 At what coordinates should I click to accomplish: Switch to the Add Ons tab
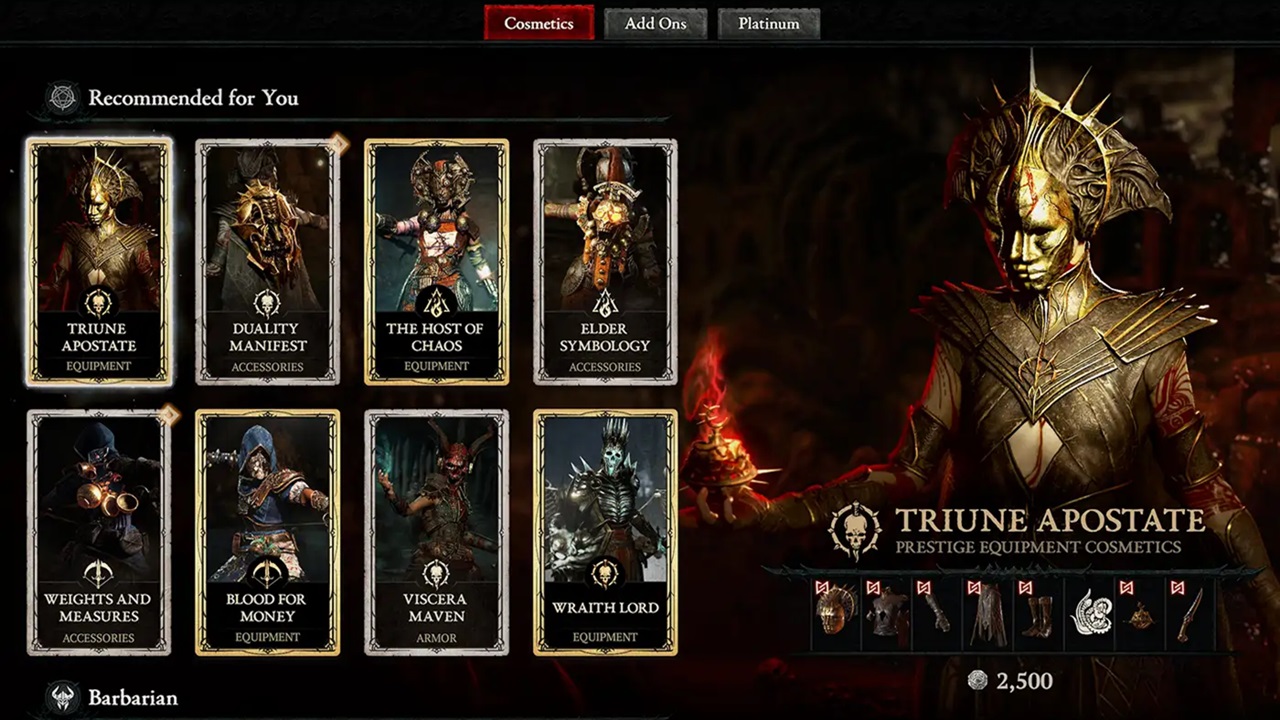tap(656, 23)
